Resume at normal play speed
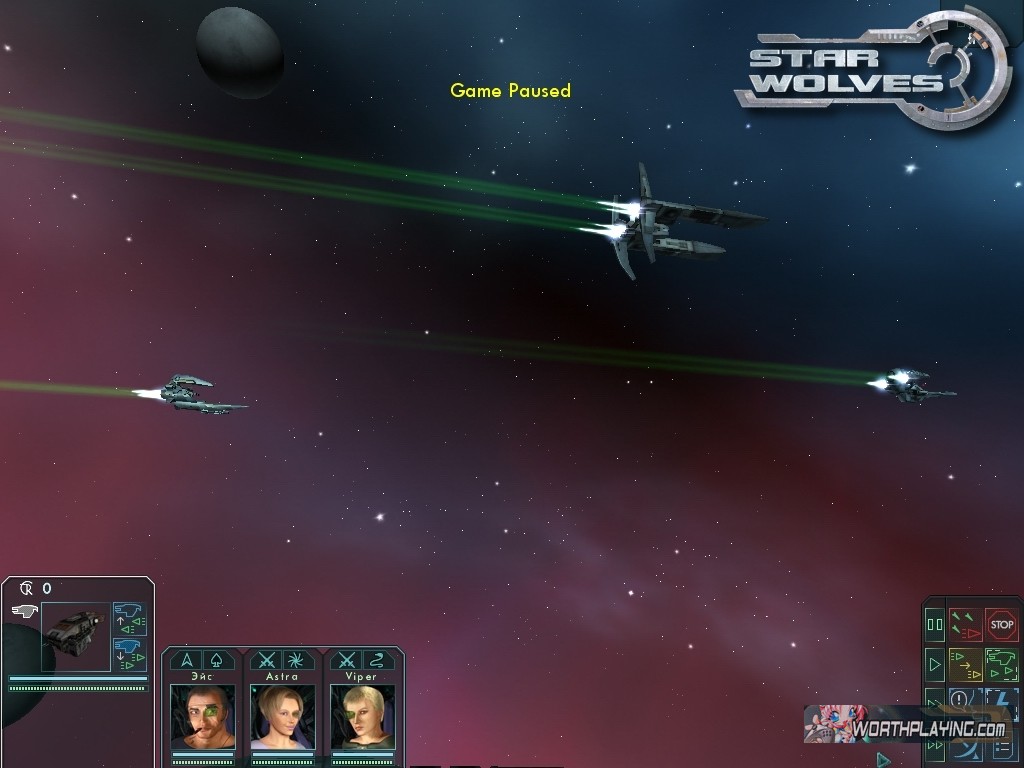This screenshot has width=1024, height=768. point(935,664)
